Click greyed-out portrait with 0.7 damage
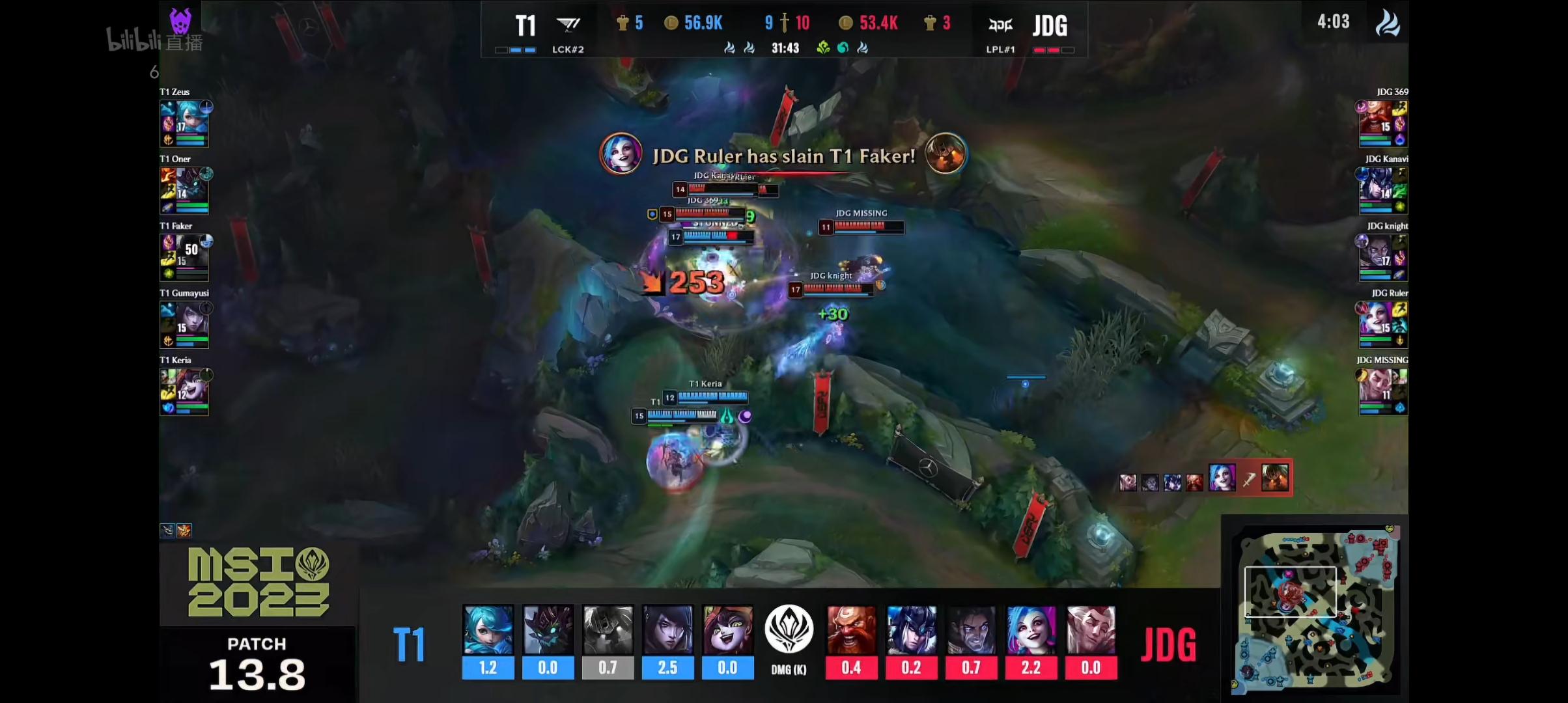 pyautogui.click(x=608, y=630)
